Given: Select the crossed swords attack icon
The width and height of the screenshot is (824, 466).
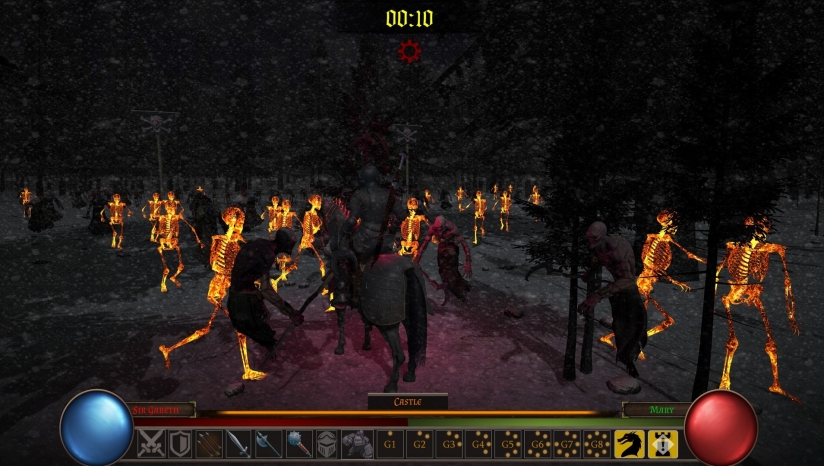Looking at the screenshot, I should (x=151, y=443).
